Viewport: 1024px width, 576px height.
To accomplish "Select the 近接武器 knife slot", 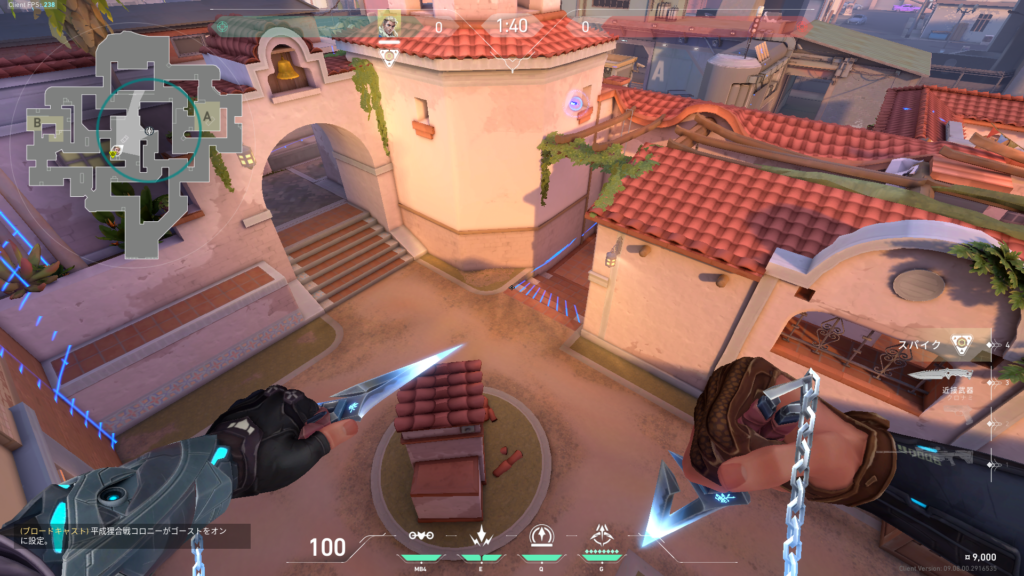I will pos(942,376).
